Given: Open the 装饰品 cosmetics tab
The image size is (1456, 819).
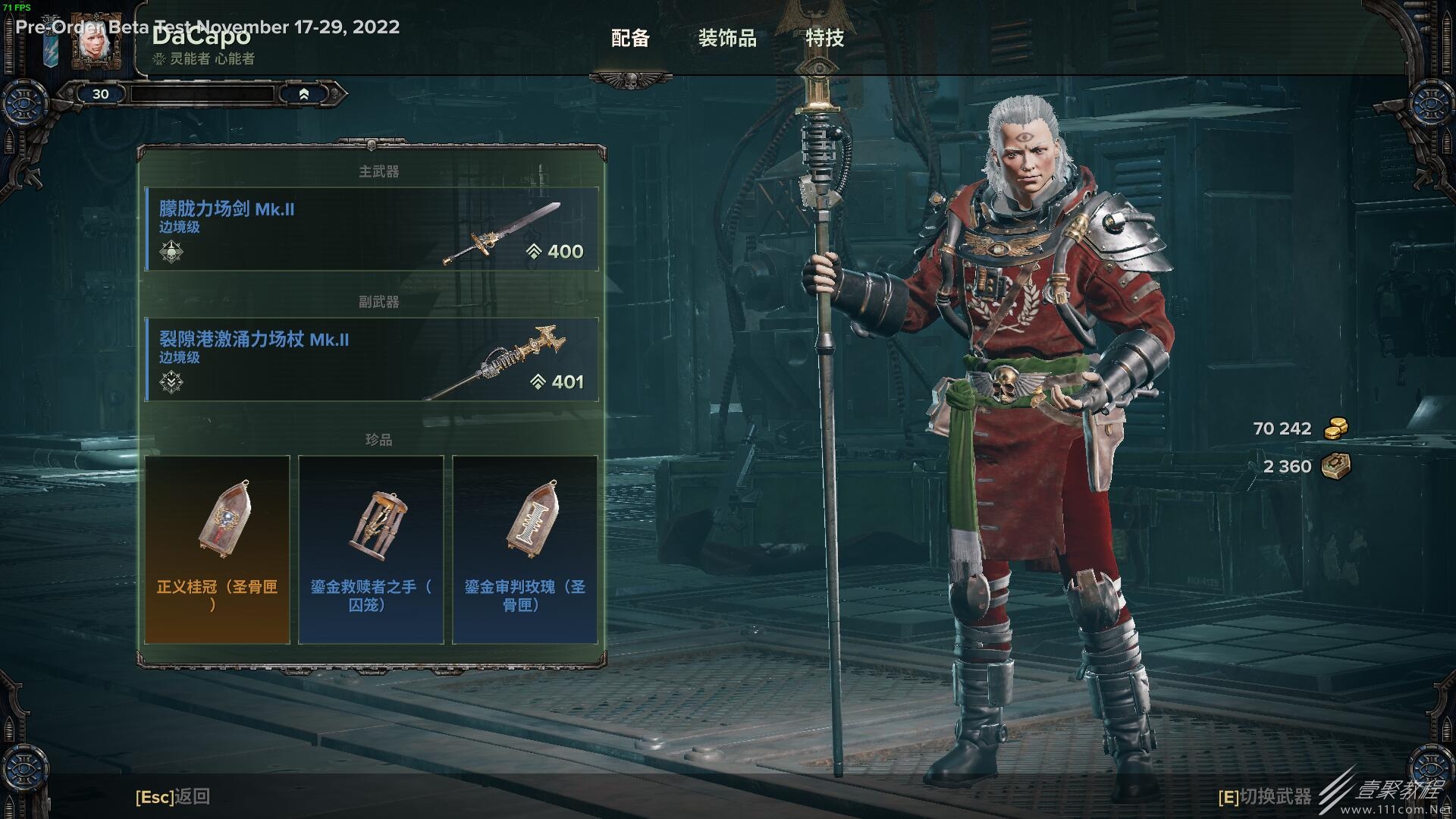Looking at the screenshot, I should [x=727, y=38].
